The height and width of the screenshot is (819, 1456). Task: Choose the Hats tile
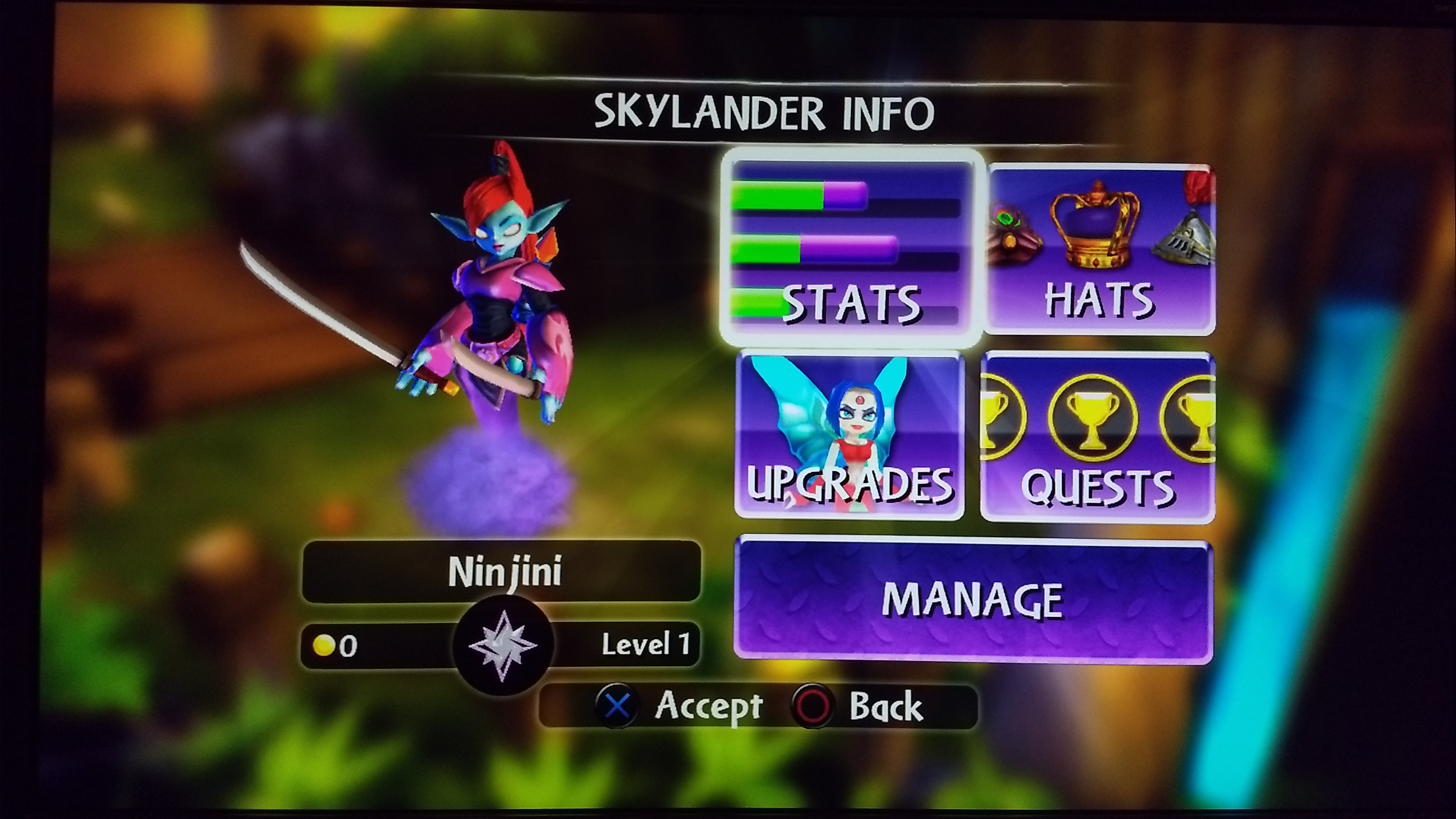tap(1100, 249)
